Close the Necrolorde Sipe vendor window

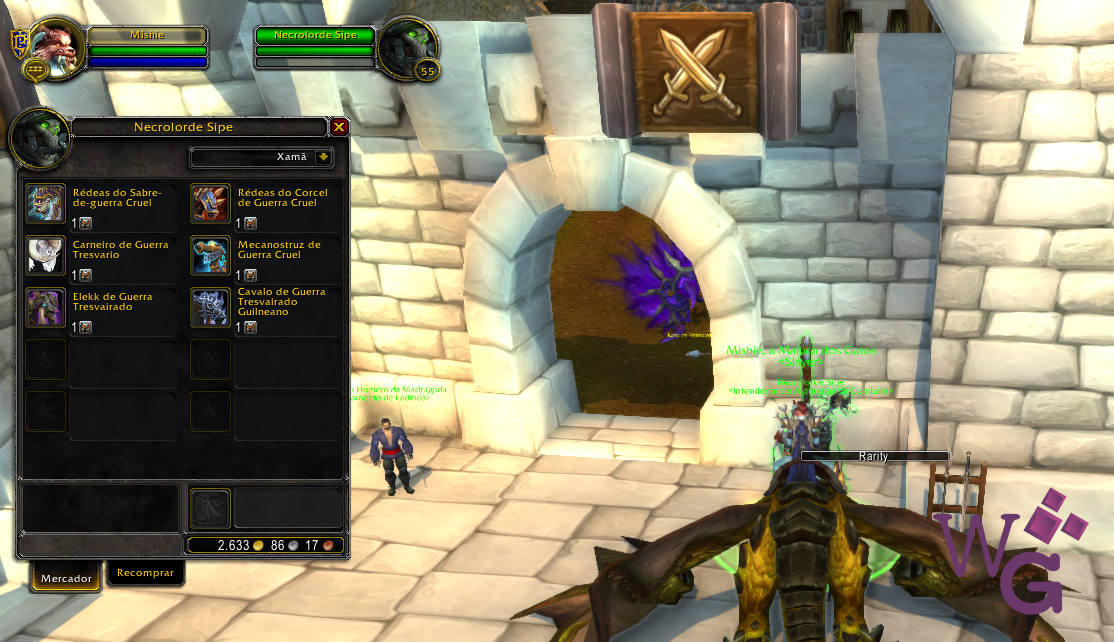(x=339, y=127)
